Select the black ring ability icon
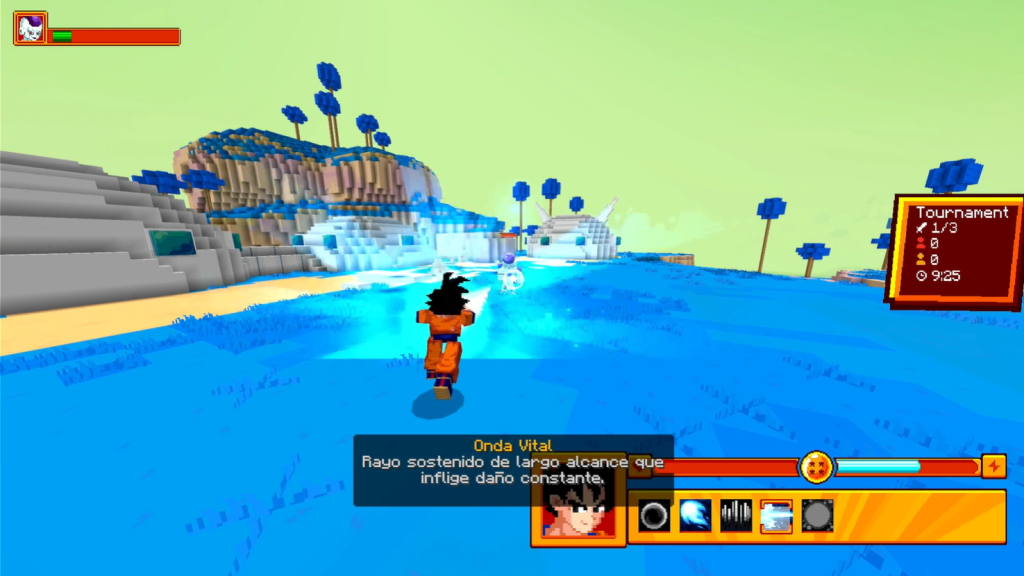This screenshot has height=576, width=1024. [655, 516]
